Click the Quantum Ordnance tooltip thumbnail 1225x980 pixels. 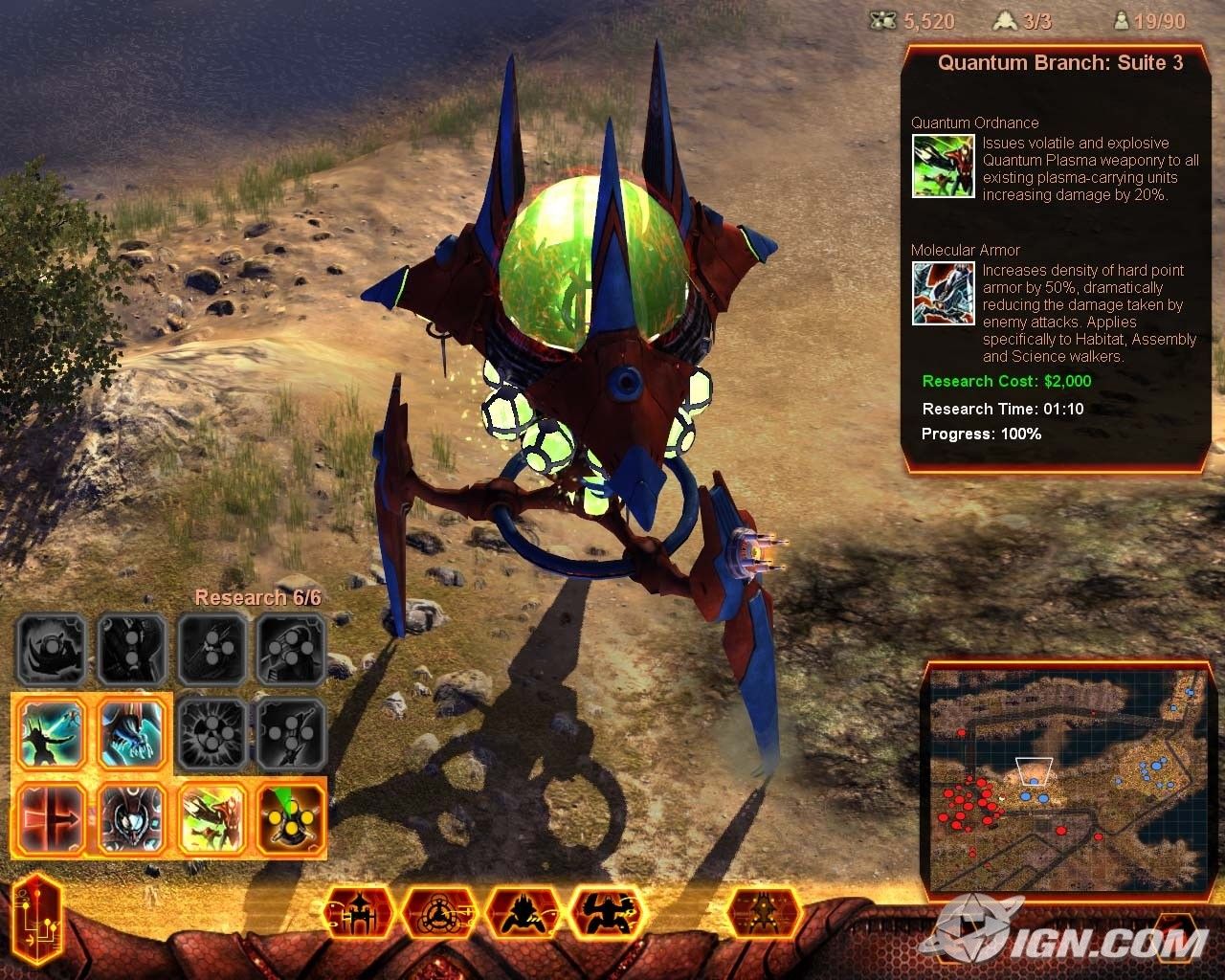pos(943,166)
